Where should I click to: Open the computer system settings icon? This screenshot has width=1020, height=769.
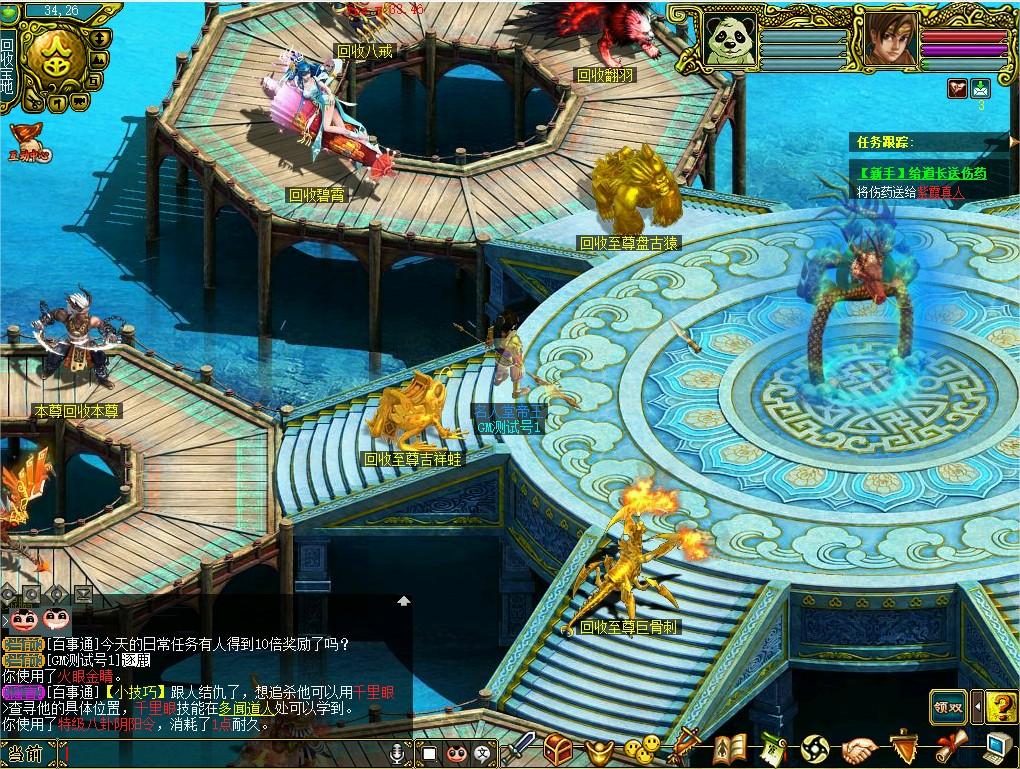coord(997,747)
